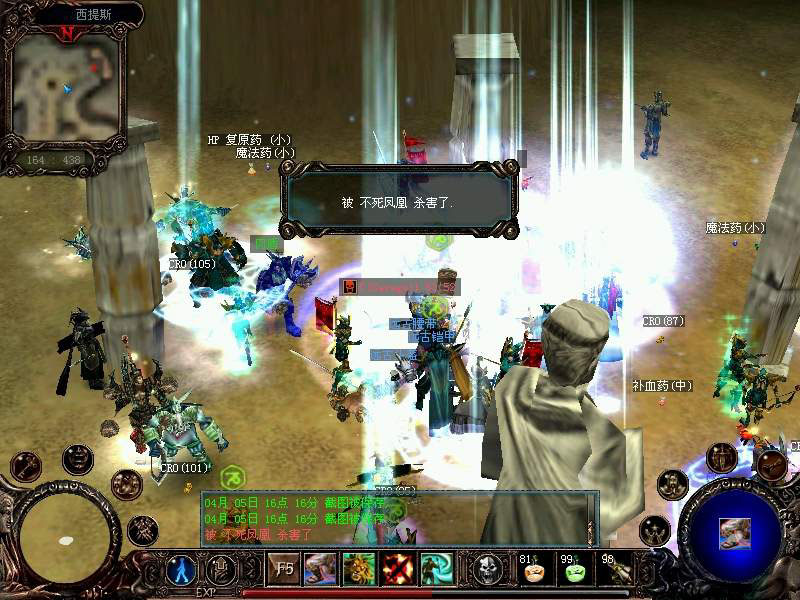Click the up-arrow button beside the walking figure
800x600 pixels.
tap(221, 570)
